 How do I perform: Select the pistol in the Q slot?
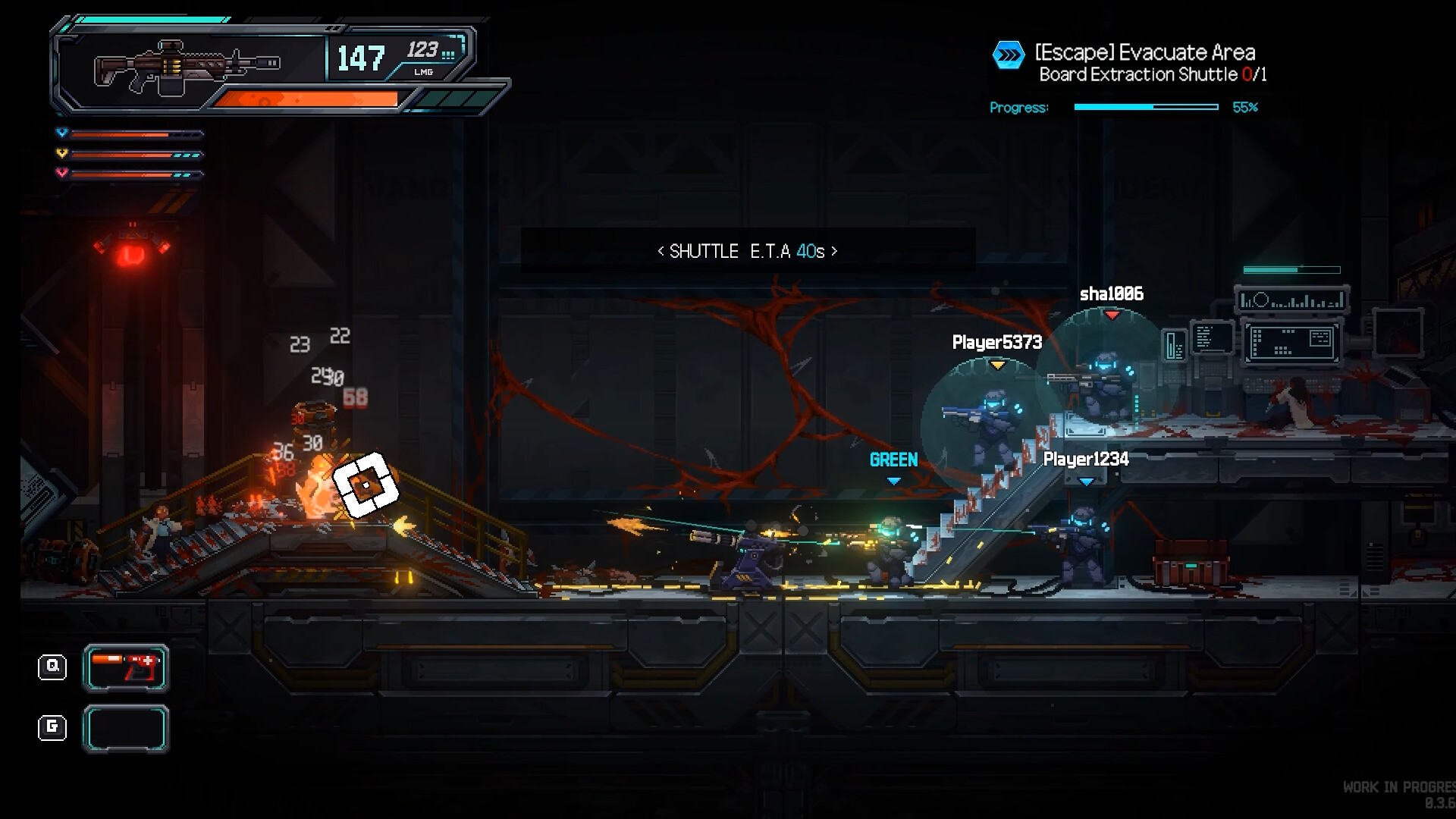tap(125, 668)
